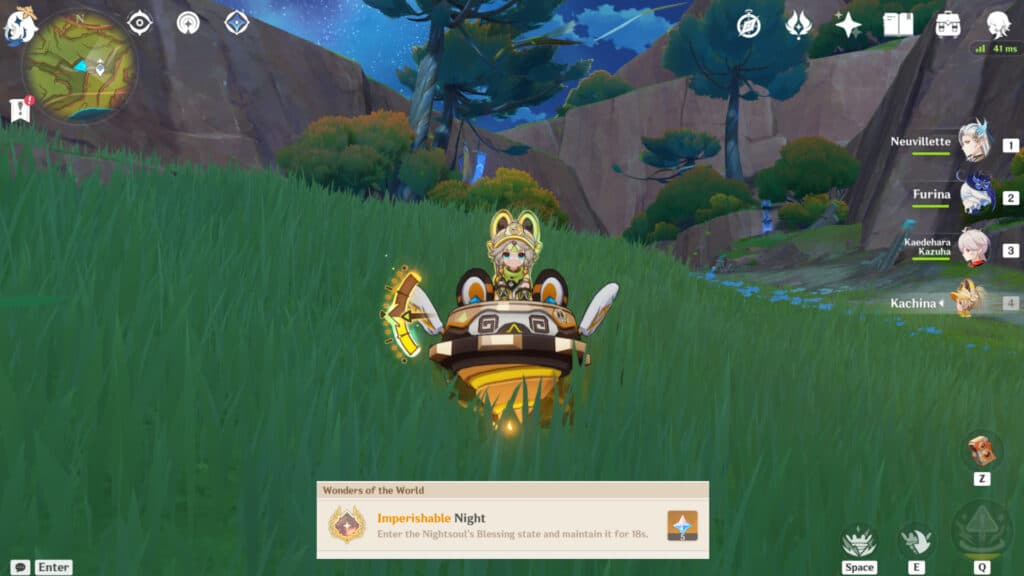This screenshot has width=1024, height=576.
Task: Select Kachina in the party list
Action: tap(967, 301)
